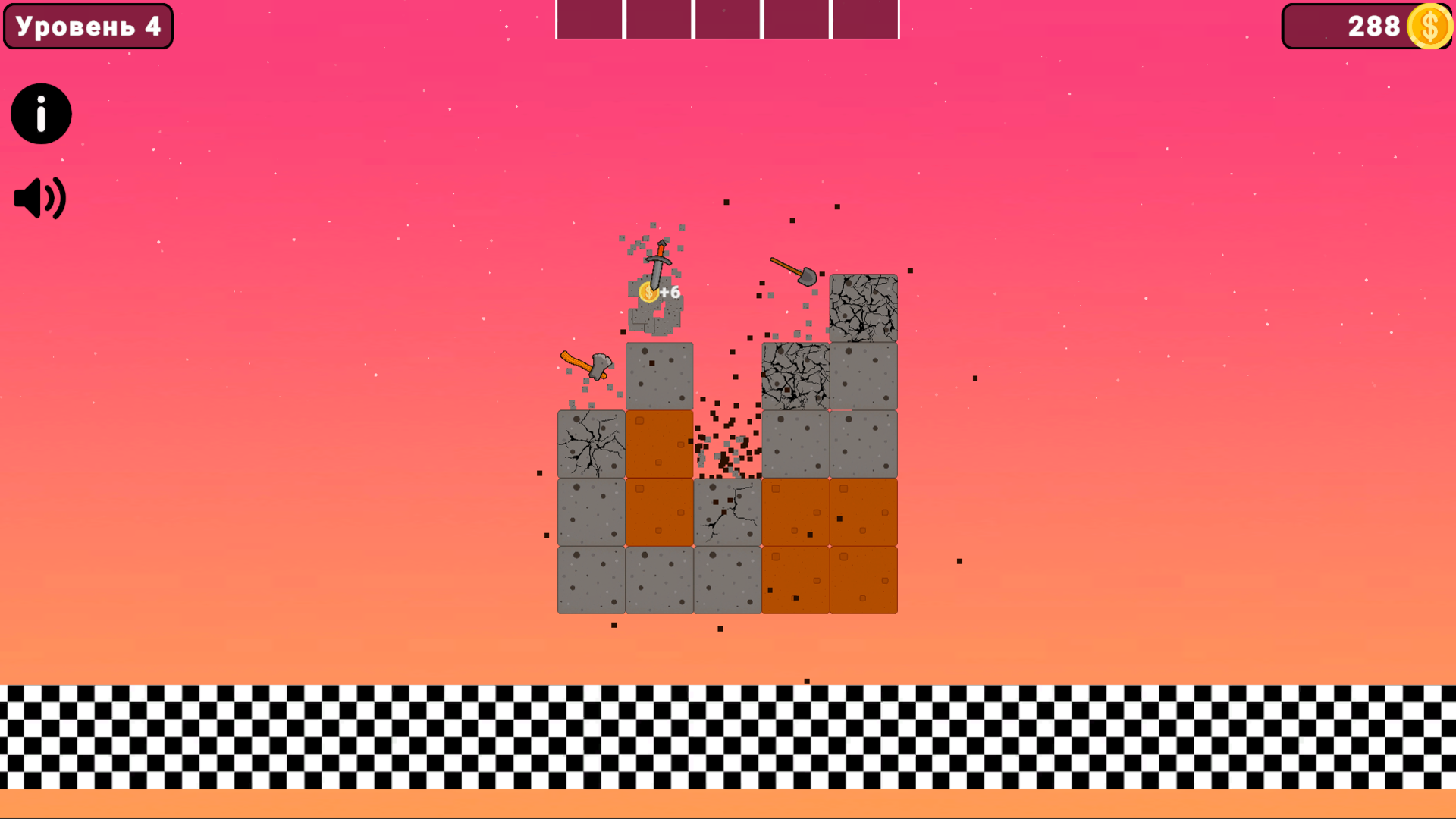Screen dimensions: 1456x819
Task: Open the info panel
Action: (x=40, y=113)
